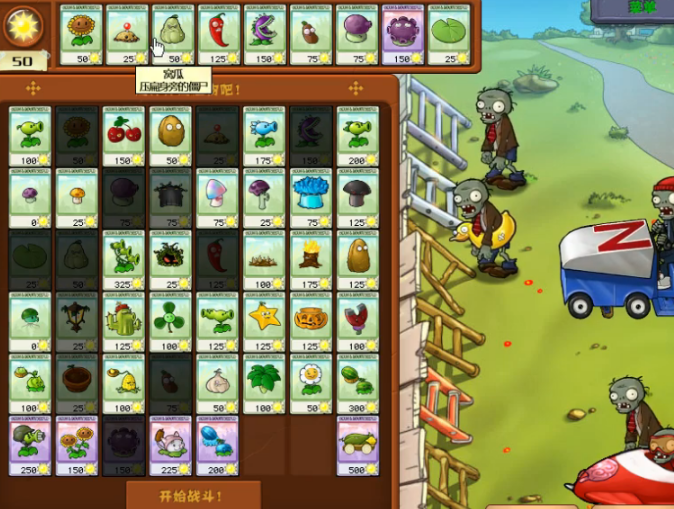Click the 开始战斗 start battle button

(x=193, y=495)
